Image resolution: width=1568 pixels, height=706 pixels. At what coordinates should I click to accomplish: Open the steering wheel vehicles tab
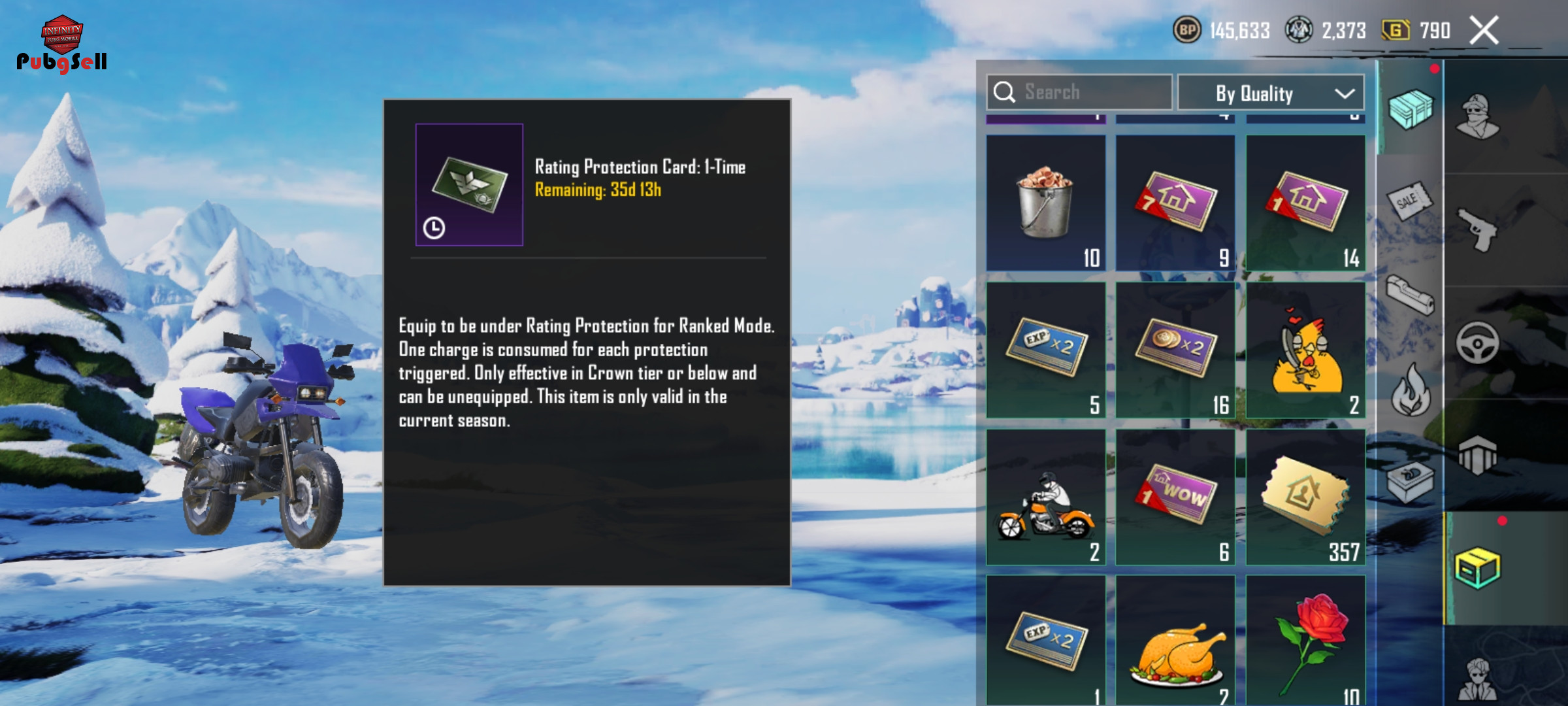point(1478,343)
